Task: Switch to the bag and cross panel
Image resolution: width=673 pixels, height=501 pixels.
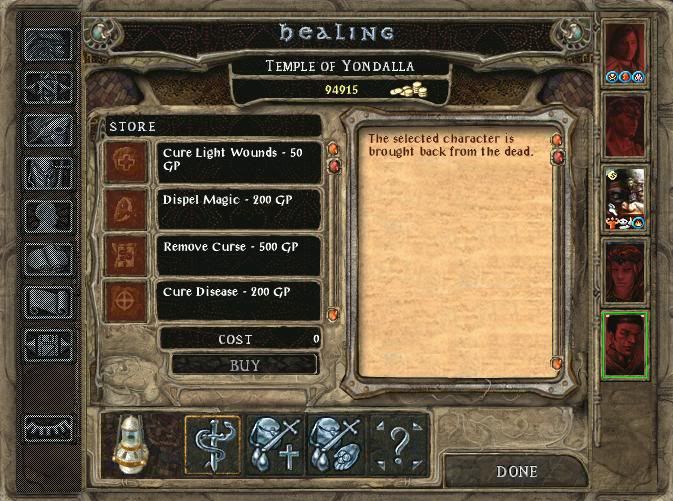Action: coord(274,441)
